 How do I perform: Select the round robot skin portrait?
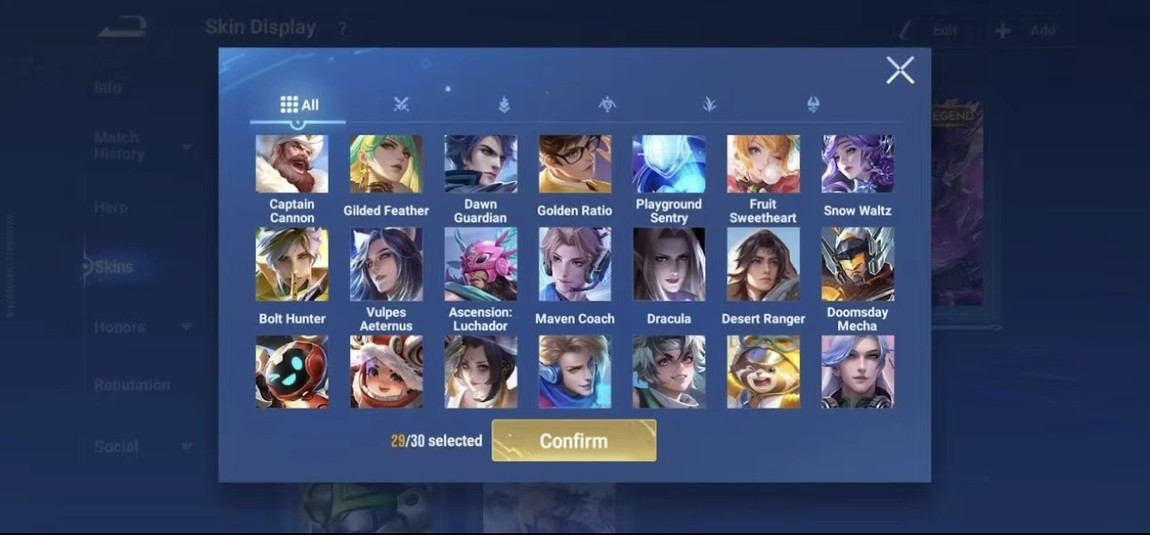[x=291, y=371]
